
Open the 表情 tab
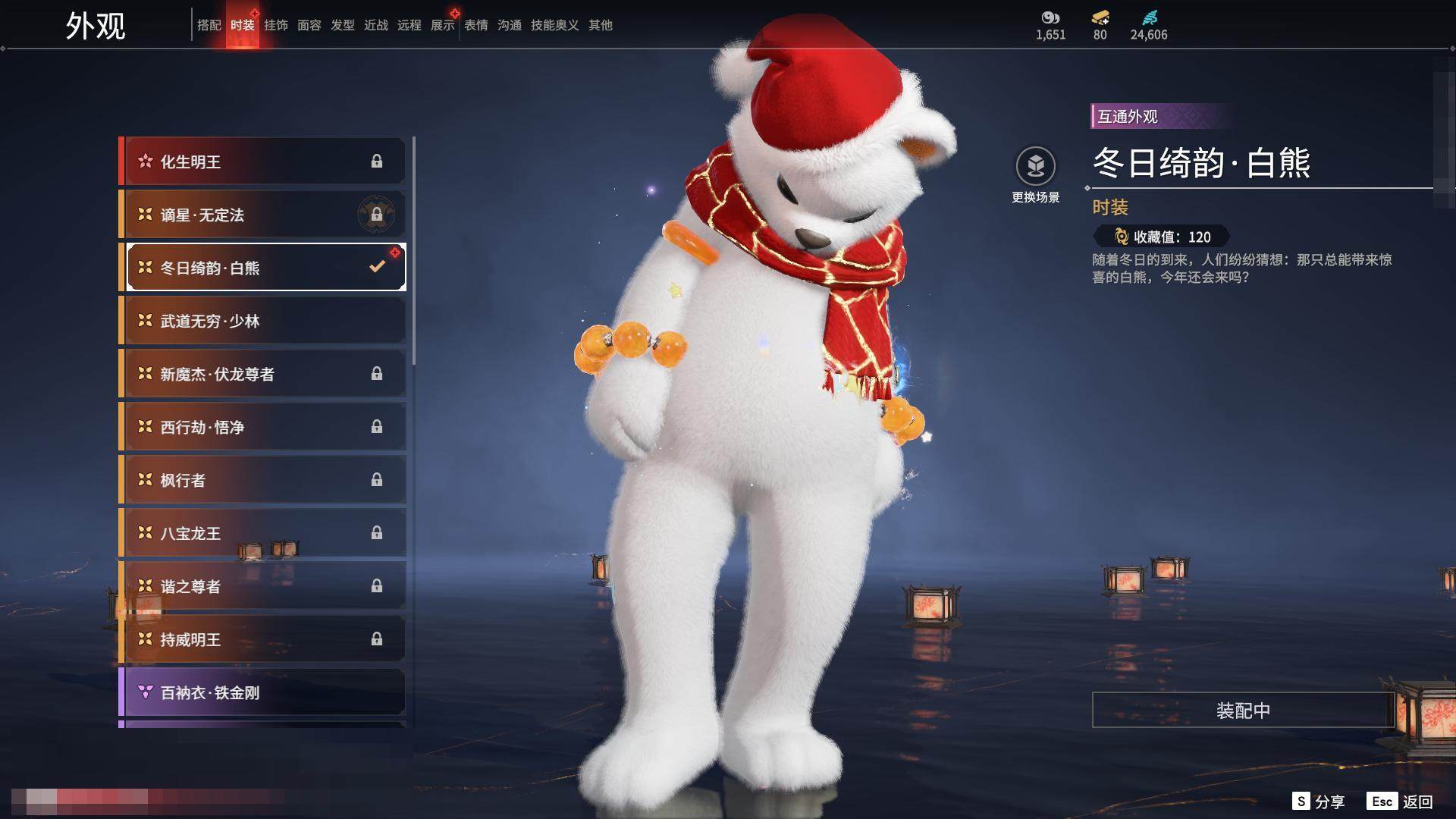point(475,25)
